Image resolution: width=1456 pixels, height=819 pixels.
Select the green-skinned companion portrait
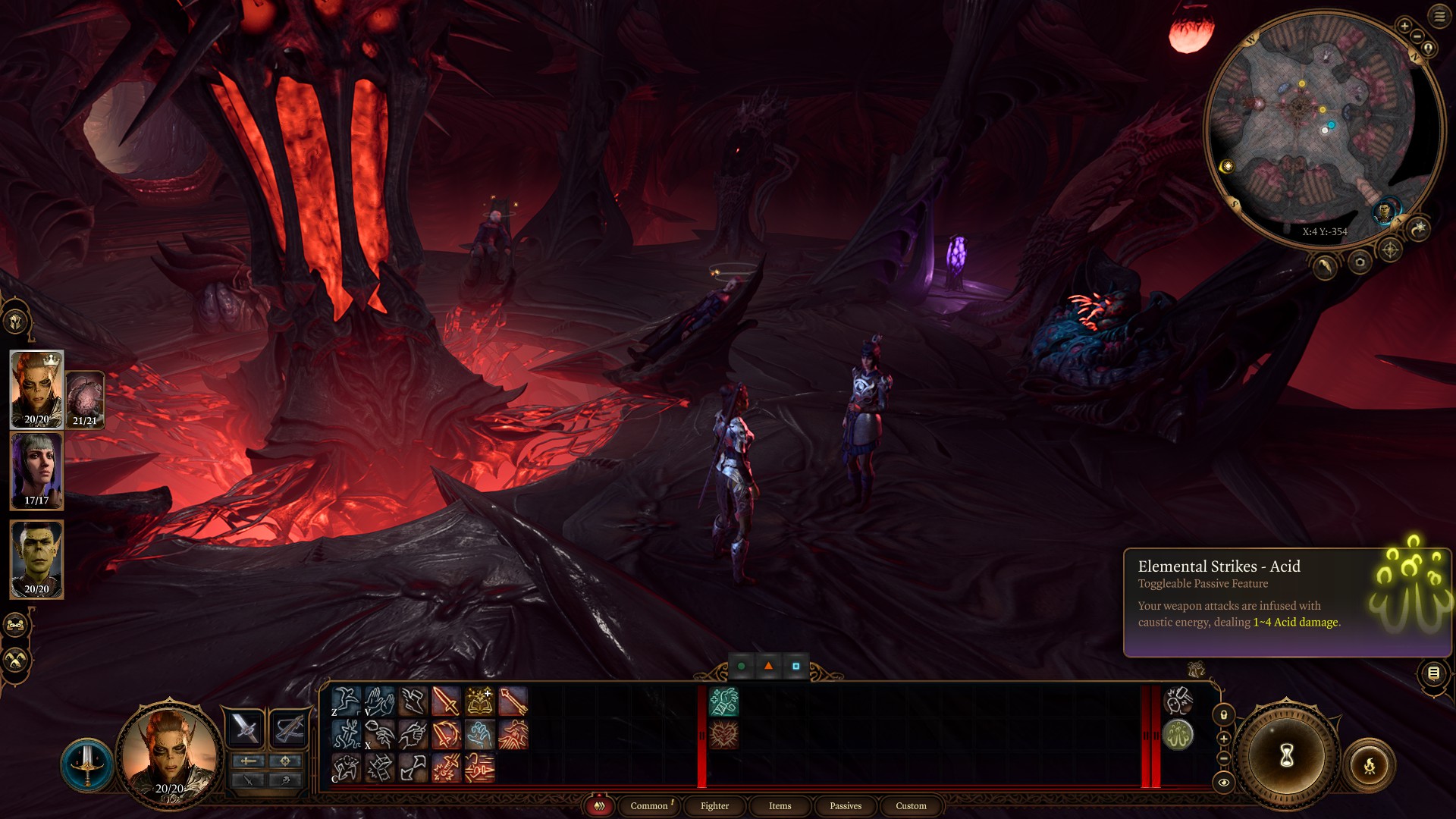36,559
